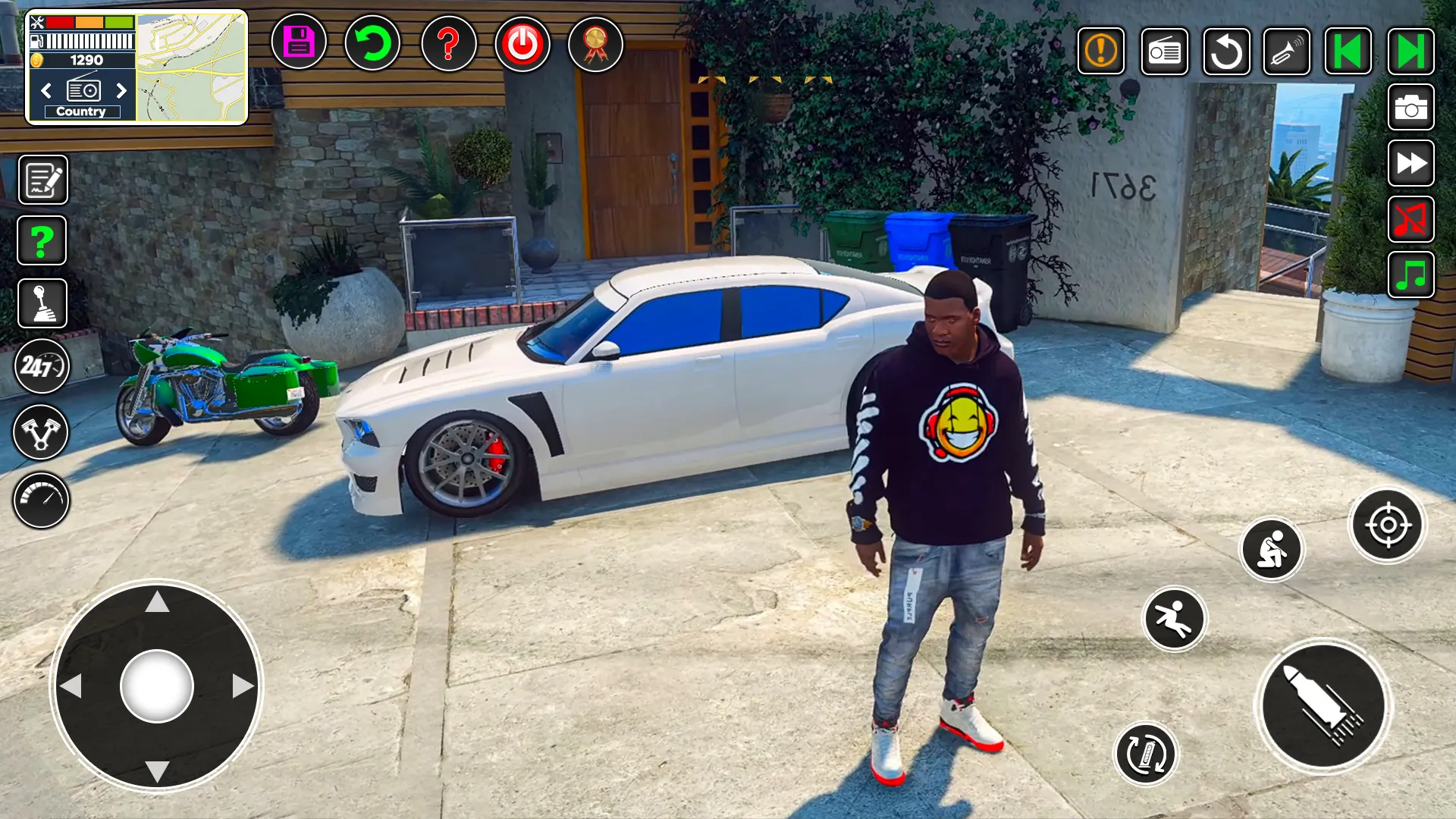This screenshot has height=819, width=1456.
Task: Open the speedometer display option
Action: coord(42,500)
